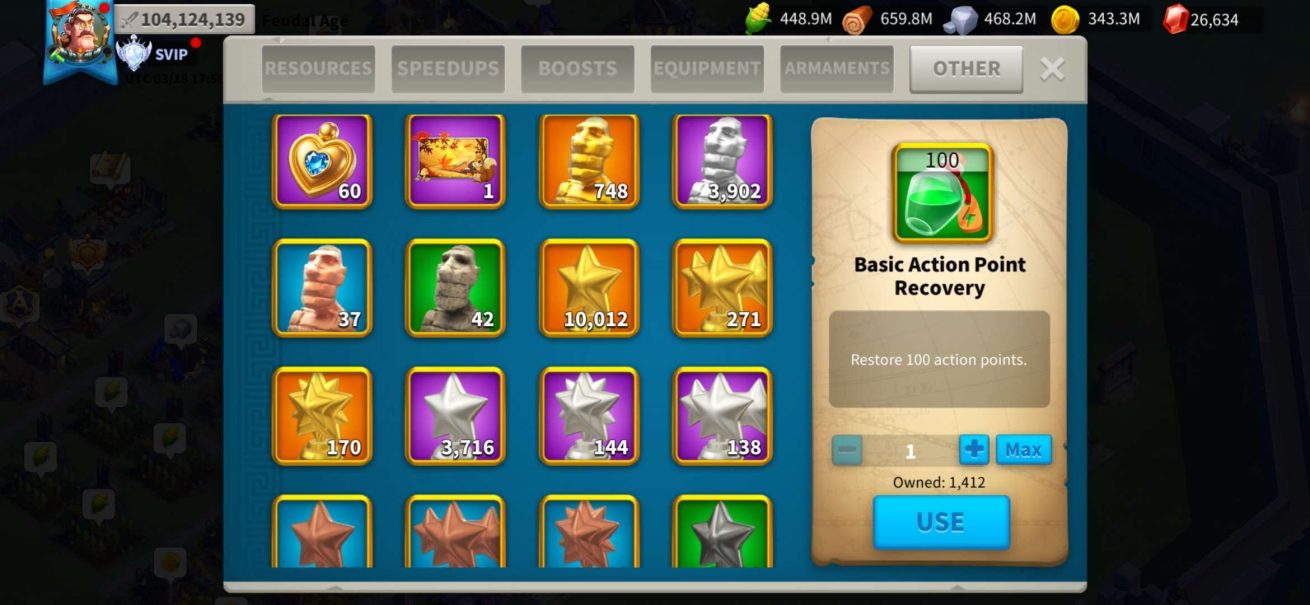Close the inventory window
The image size is (1310, 605).
pos(1052,69)
